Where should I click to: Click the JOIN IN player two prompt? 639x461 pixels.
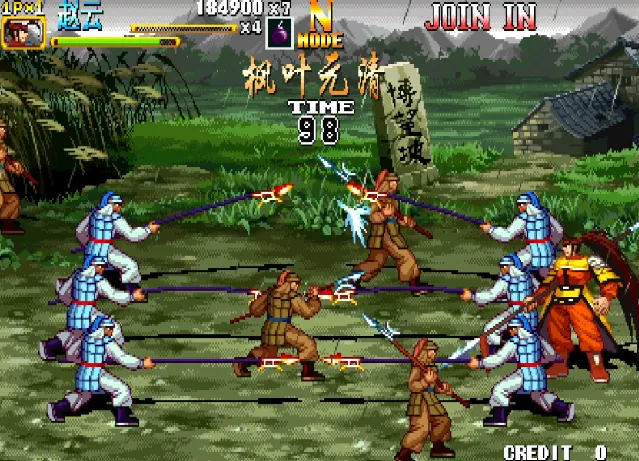click(x=480, y=16)
